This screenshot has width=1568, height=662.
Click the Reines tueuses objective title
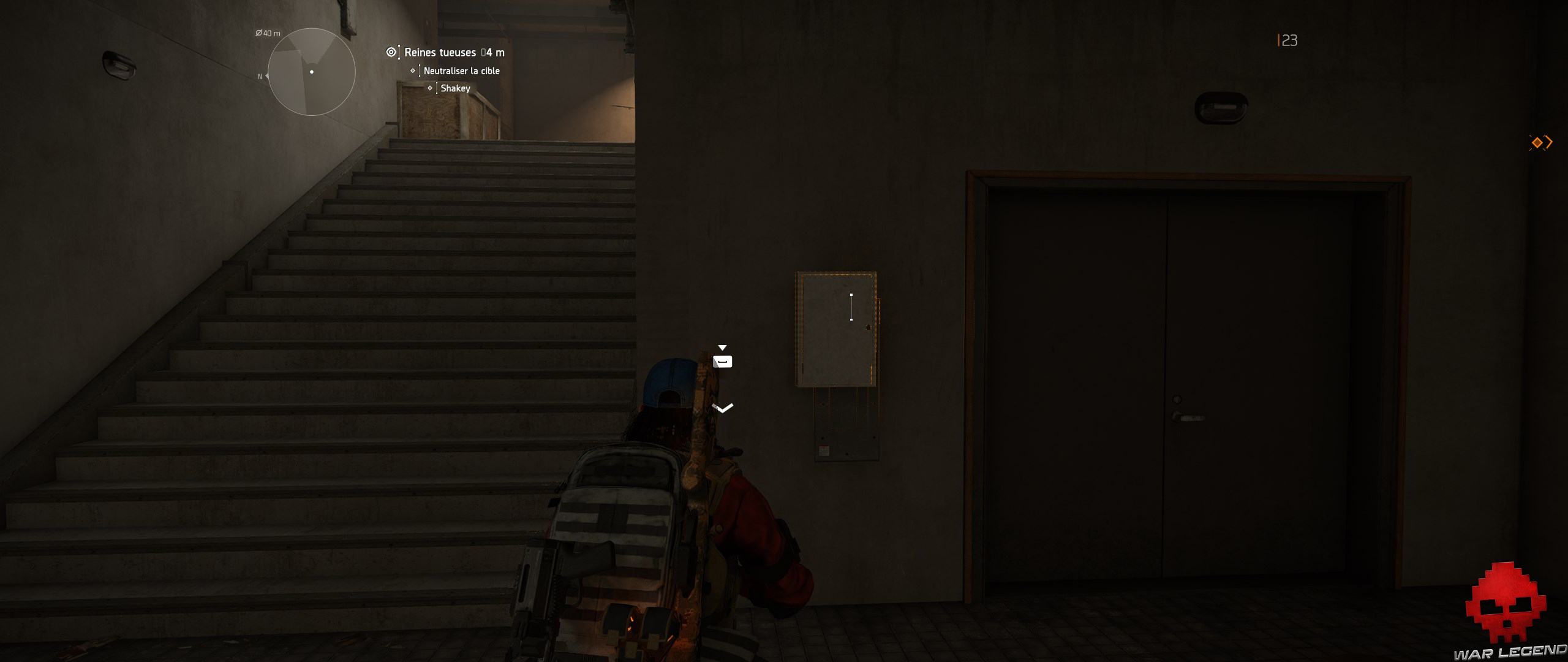pyautogui.click(x=440, y=52)
